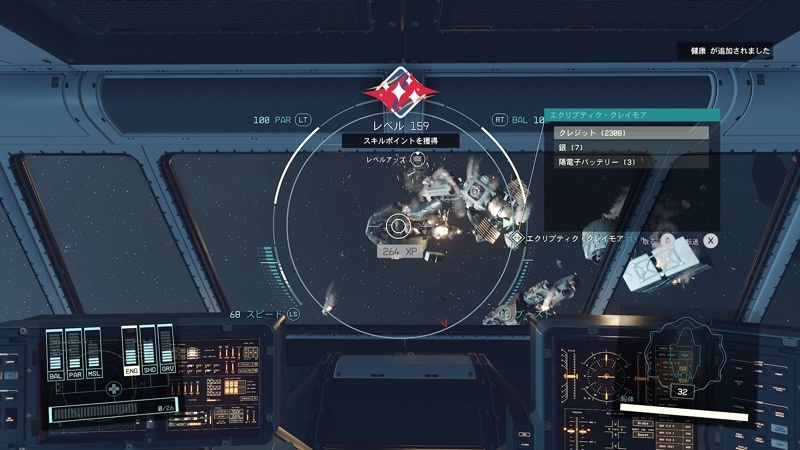Viewport: 800px width, 450px height.
Task: Select the GRV grav drive power column
Action: 169,350
